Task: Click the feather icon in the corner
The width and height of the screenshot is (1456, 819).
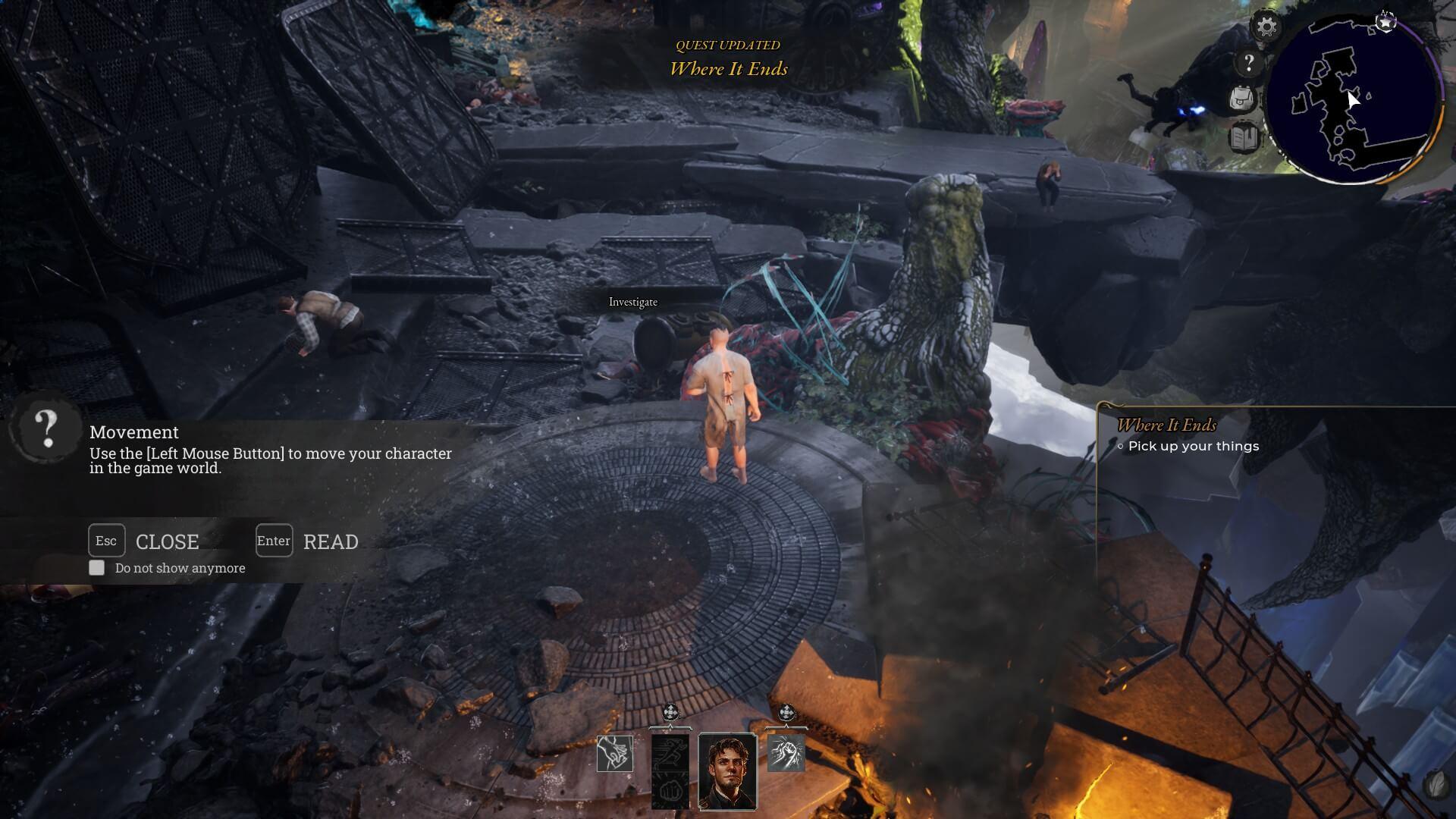Action: (x=1436, y=786)
